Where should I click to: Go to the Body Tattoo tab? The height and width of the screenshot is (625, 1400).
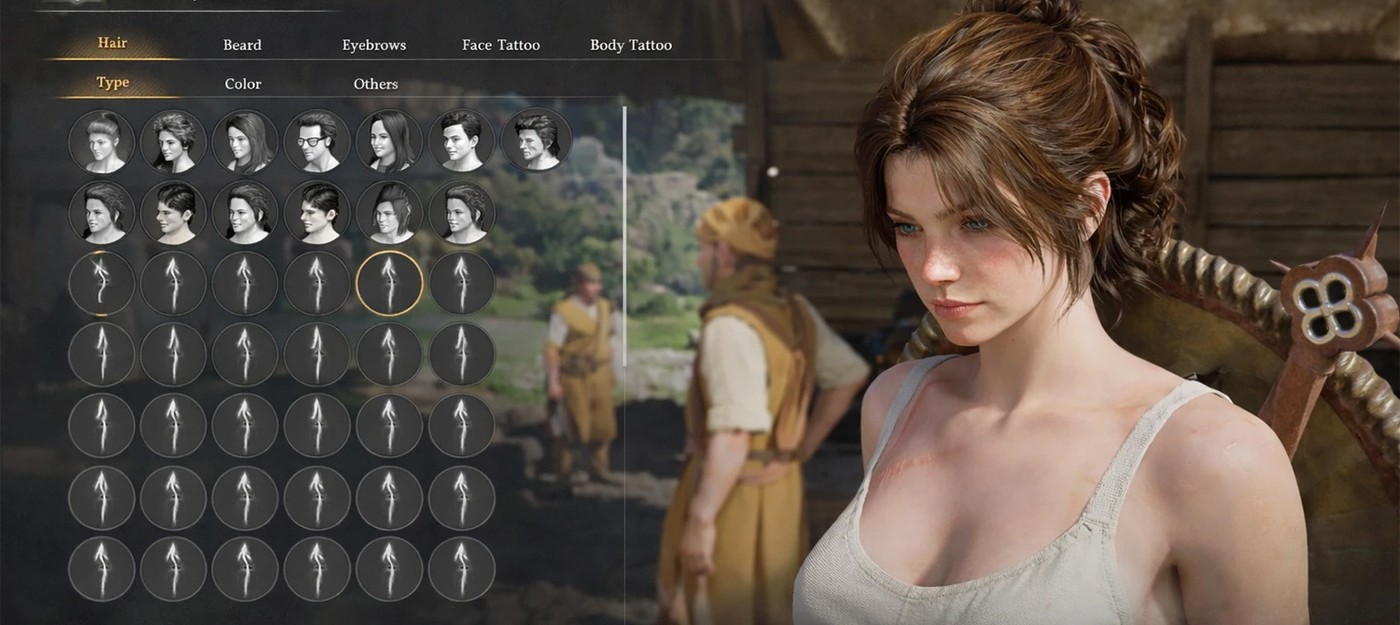(x=631, y=45)
